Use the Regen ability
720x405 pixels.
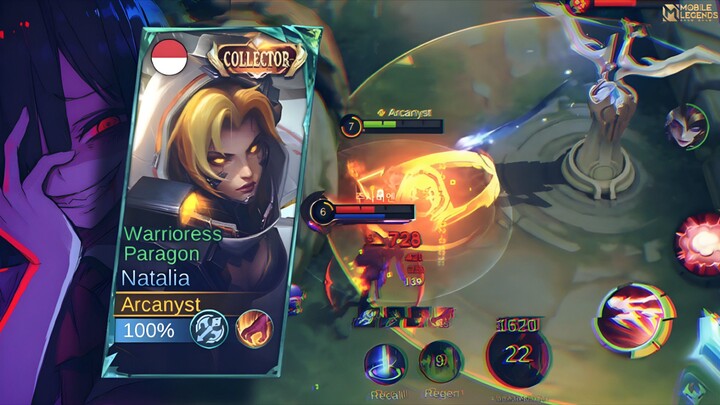click(440, 364)
